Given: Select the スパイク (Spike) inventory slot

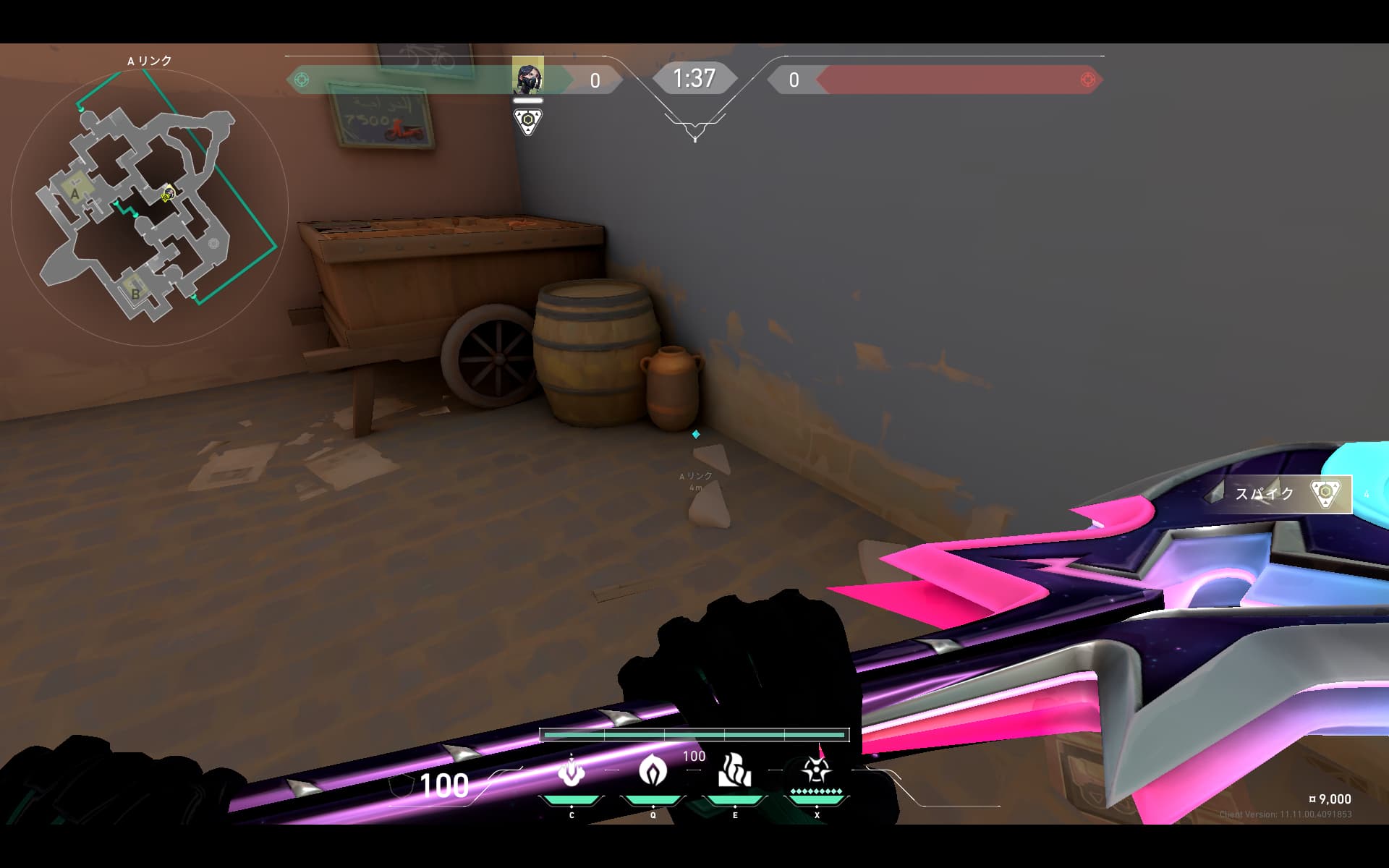Looking at the screenshot, I should (1280, 494).
